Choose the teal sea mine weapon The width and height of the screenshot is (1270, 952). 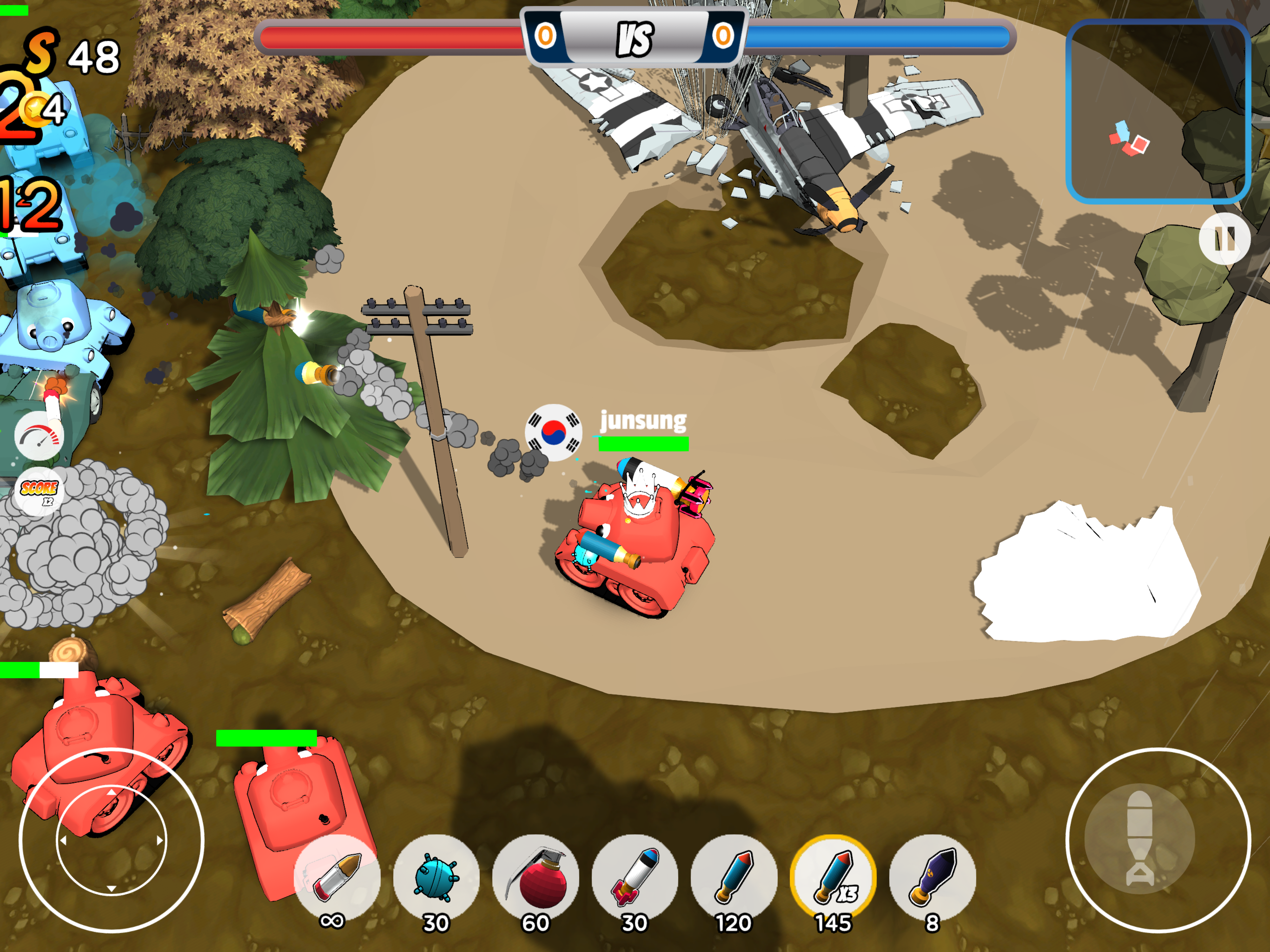[437, 877]
